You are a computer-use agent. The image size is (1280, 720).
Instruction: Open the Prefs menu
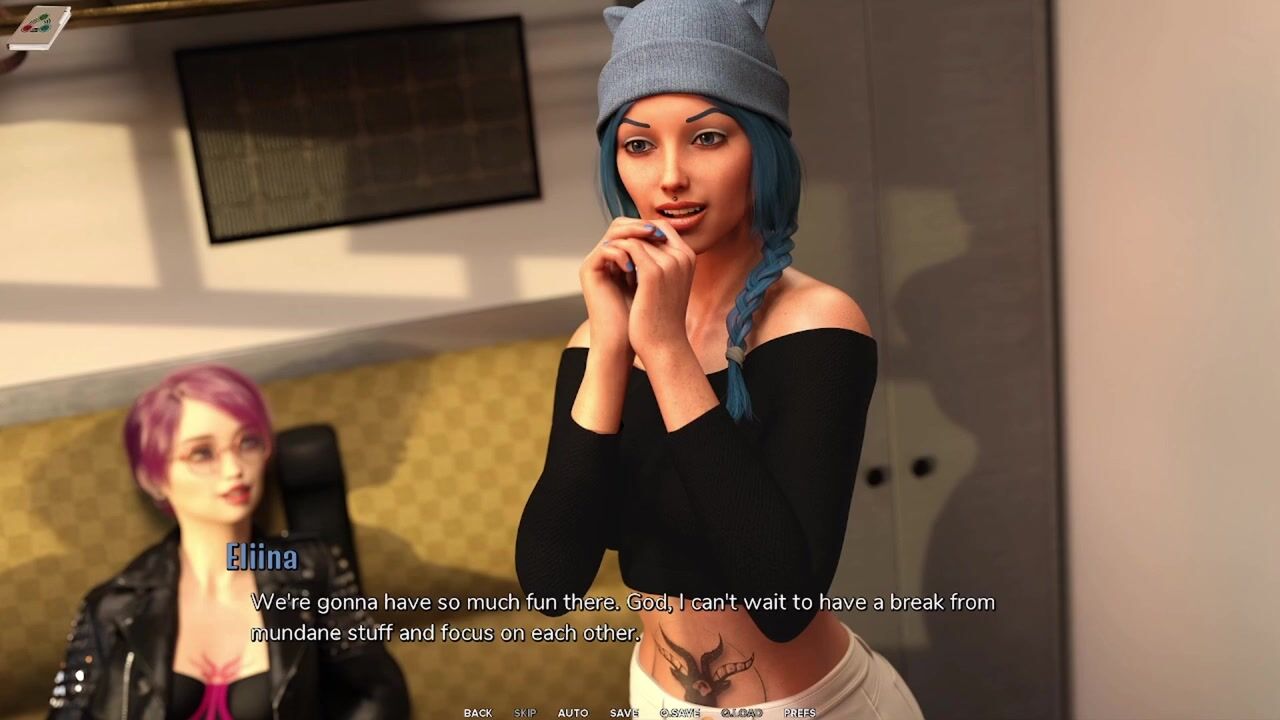(800, 713)
